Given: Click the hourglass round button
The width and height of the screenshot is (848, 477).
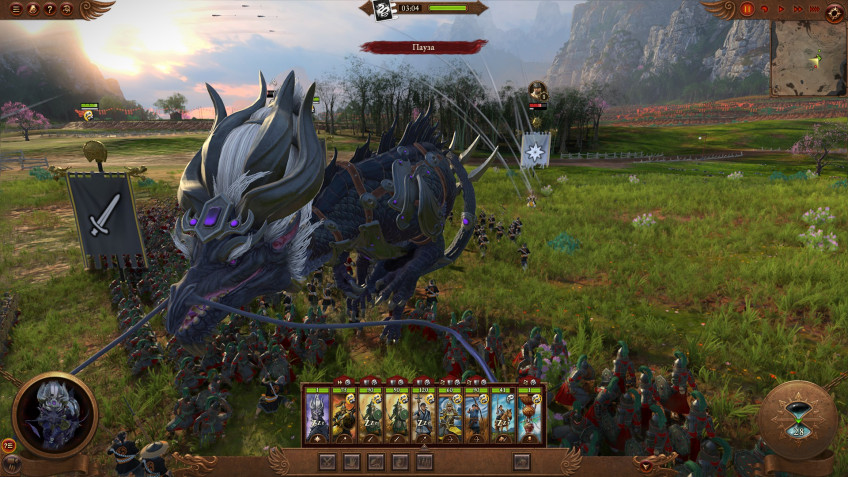Looking at the screenshot, I should click(797, 419).
